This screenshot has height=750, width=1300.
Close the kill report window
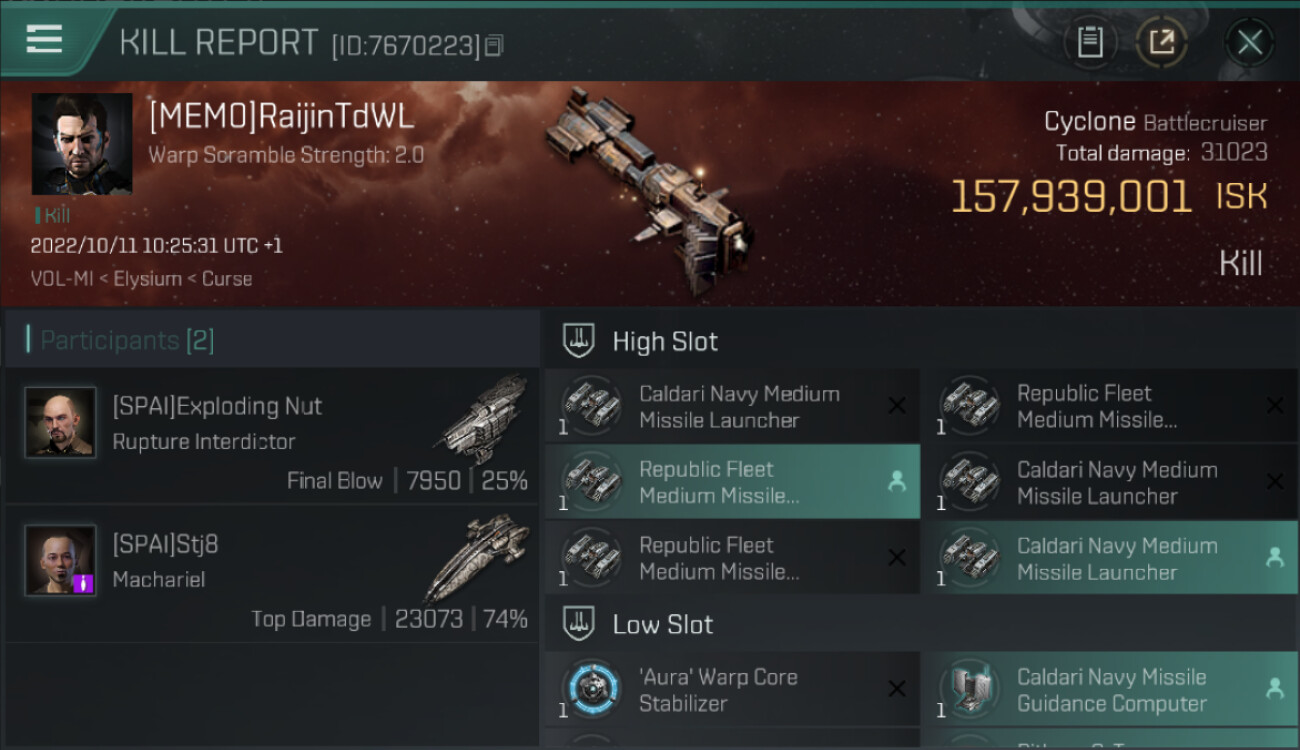point(1249,43)
